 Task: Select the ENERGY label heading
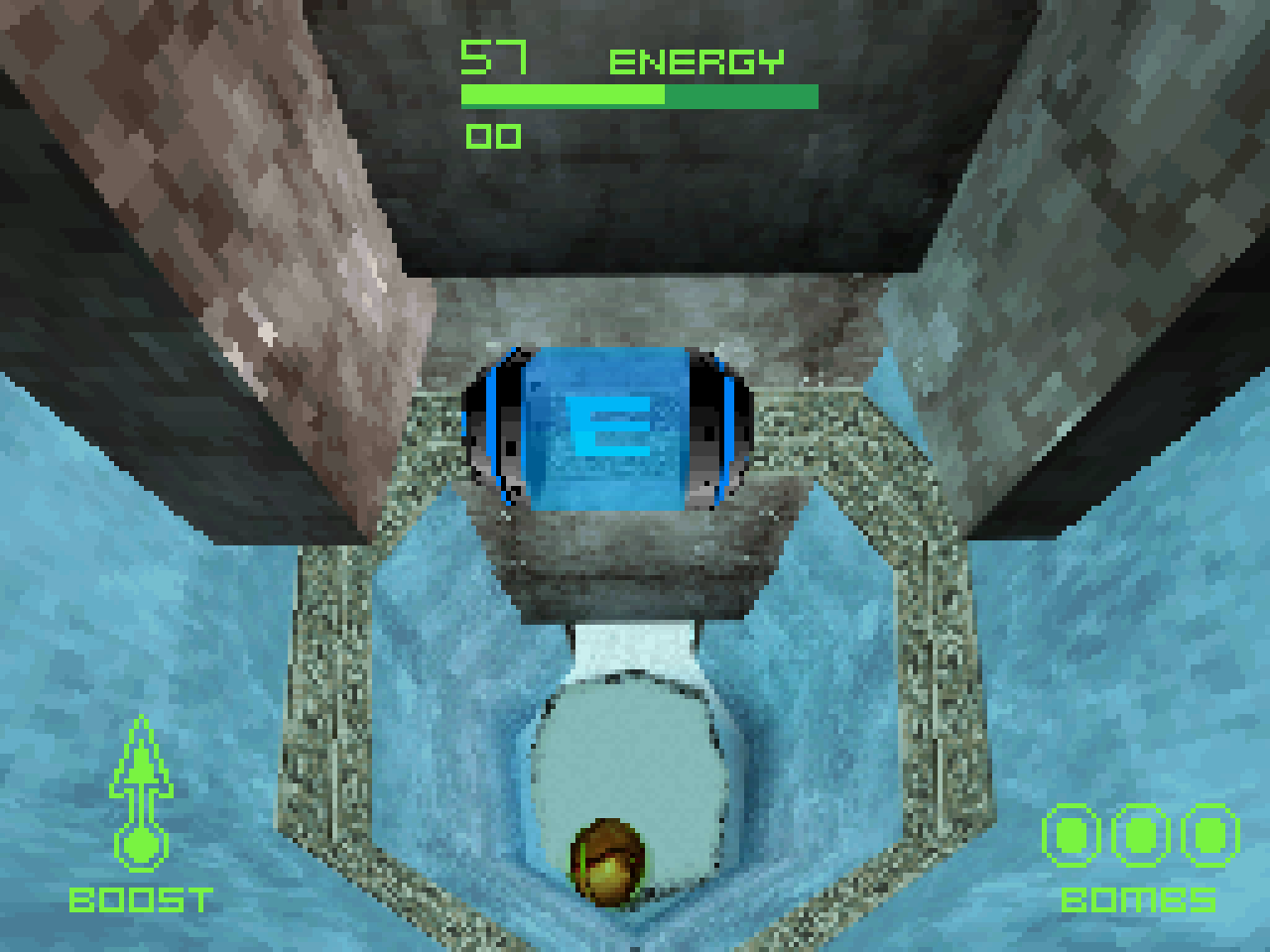(698, 59)
